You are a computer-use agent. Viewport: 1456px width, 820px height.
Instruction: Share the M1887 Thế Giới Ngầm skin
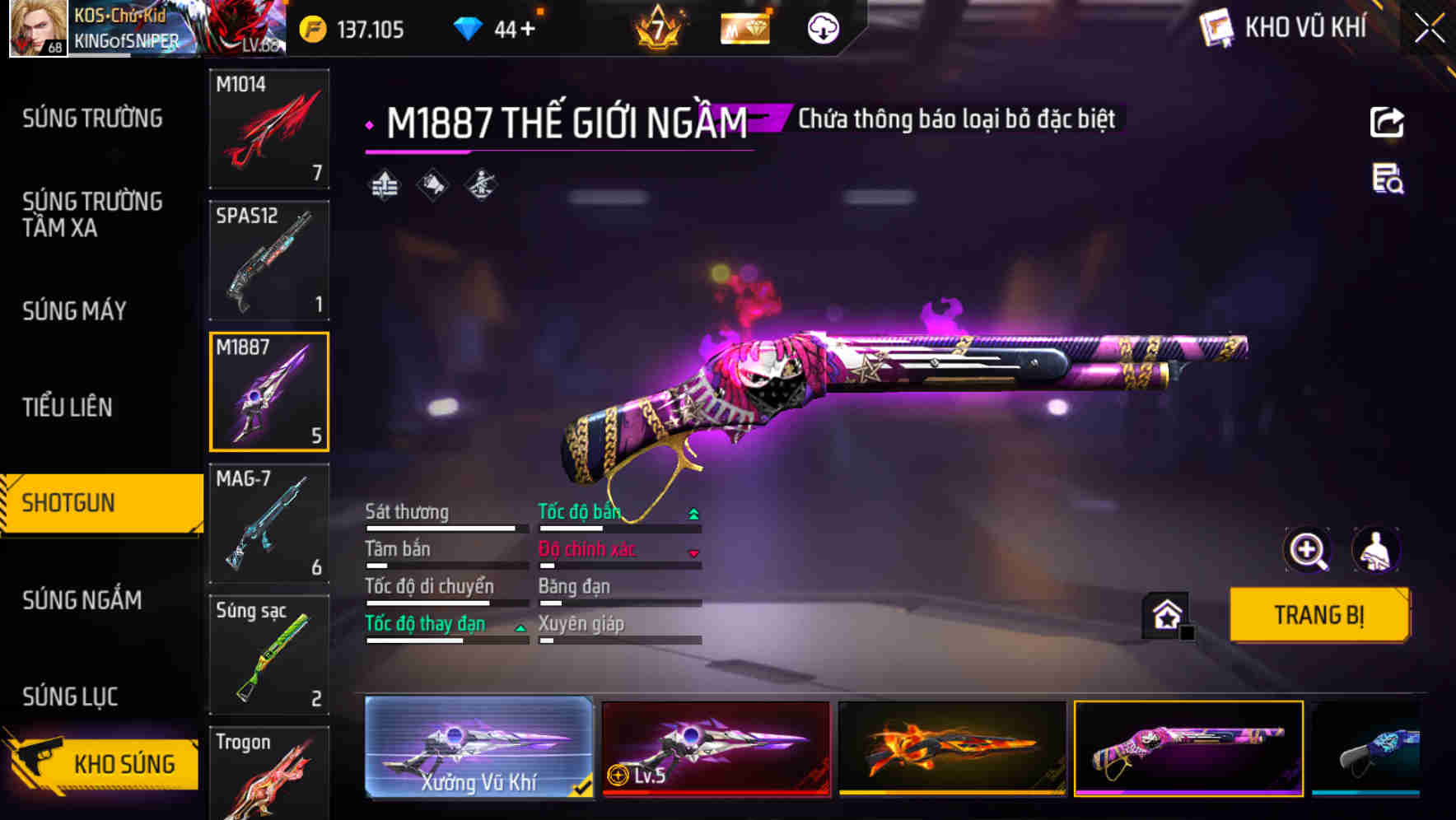1387,122
